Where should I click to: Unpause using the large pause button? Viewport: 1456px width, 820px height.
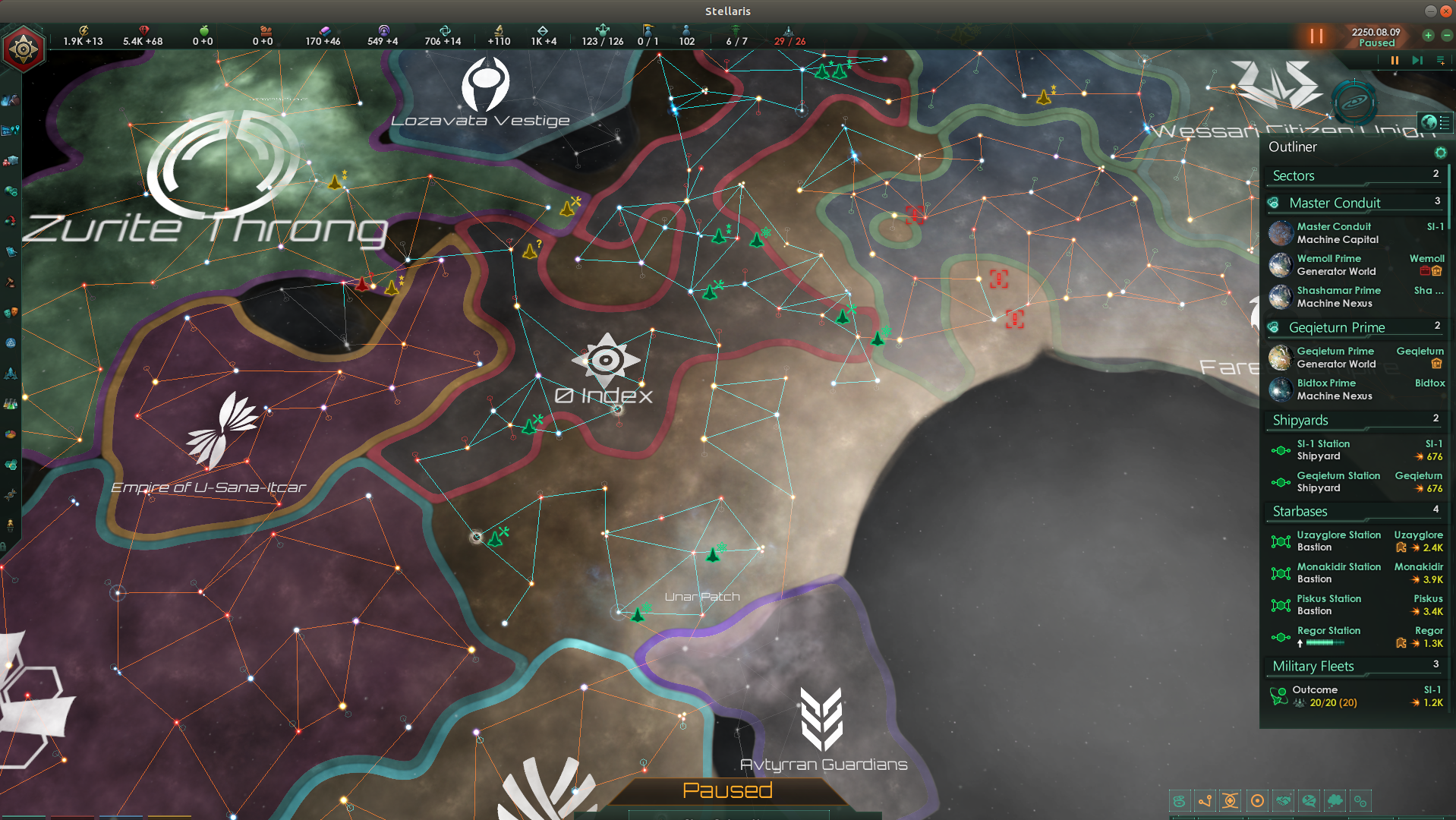(x=1316, y=36)
